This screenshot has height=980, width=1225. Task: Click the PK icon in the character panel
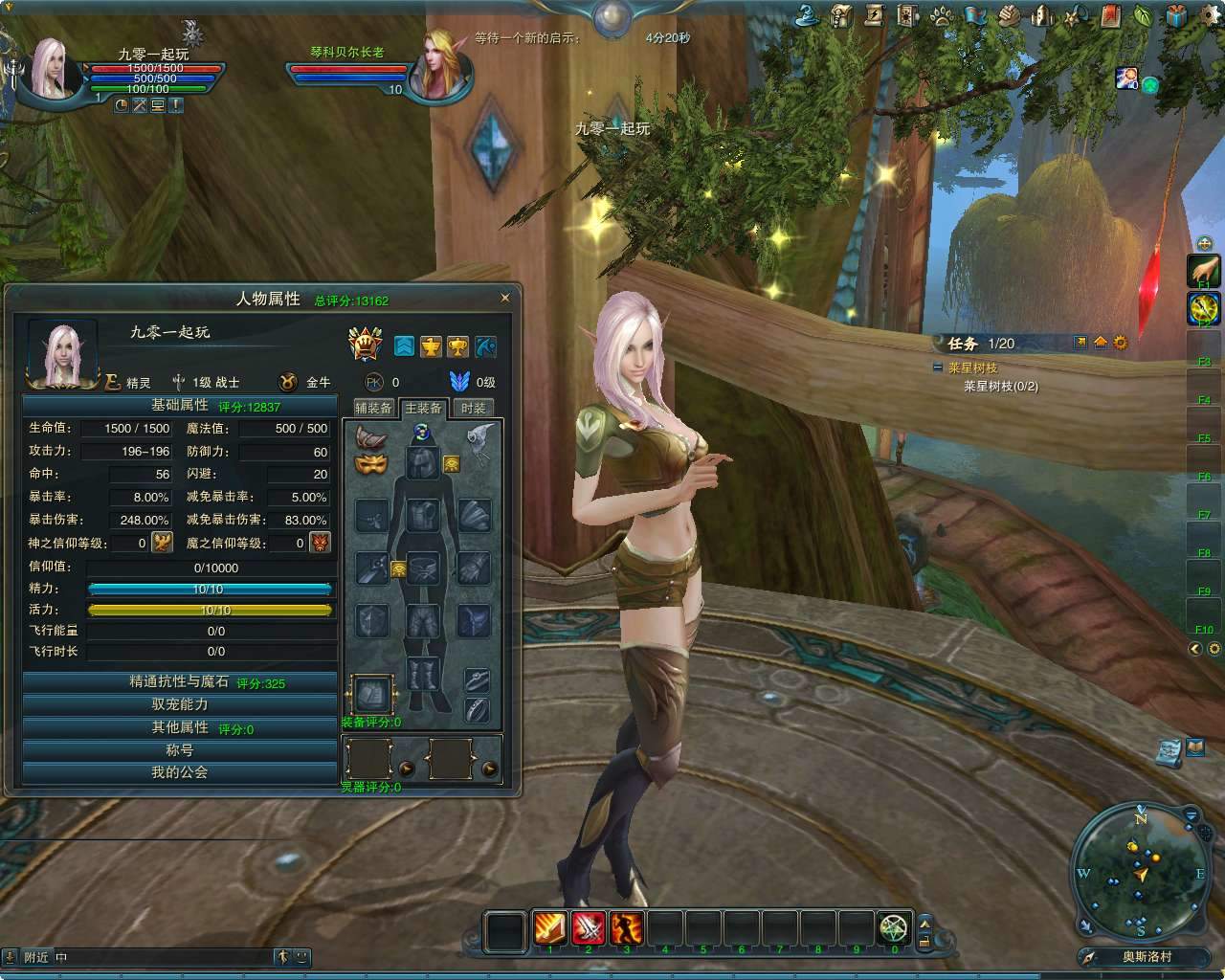pyautogui.click(x=374, y=381)
